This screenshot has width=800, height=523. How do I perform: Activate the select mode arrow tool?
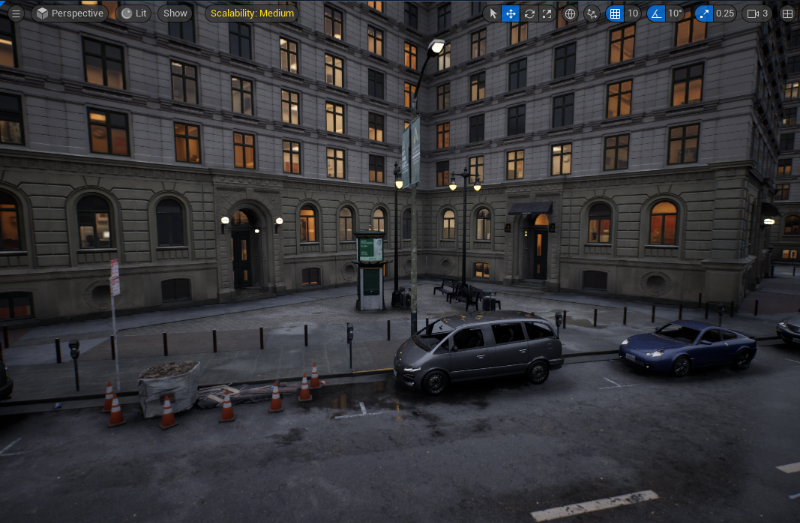coord(492,13)
